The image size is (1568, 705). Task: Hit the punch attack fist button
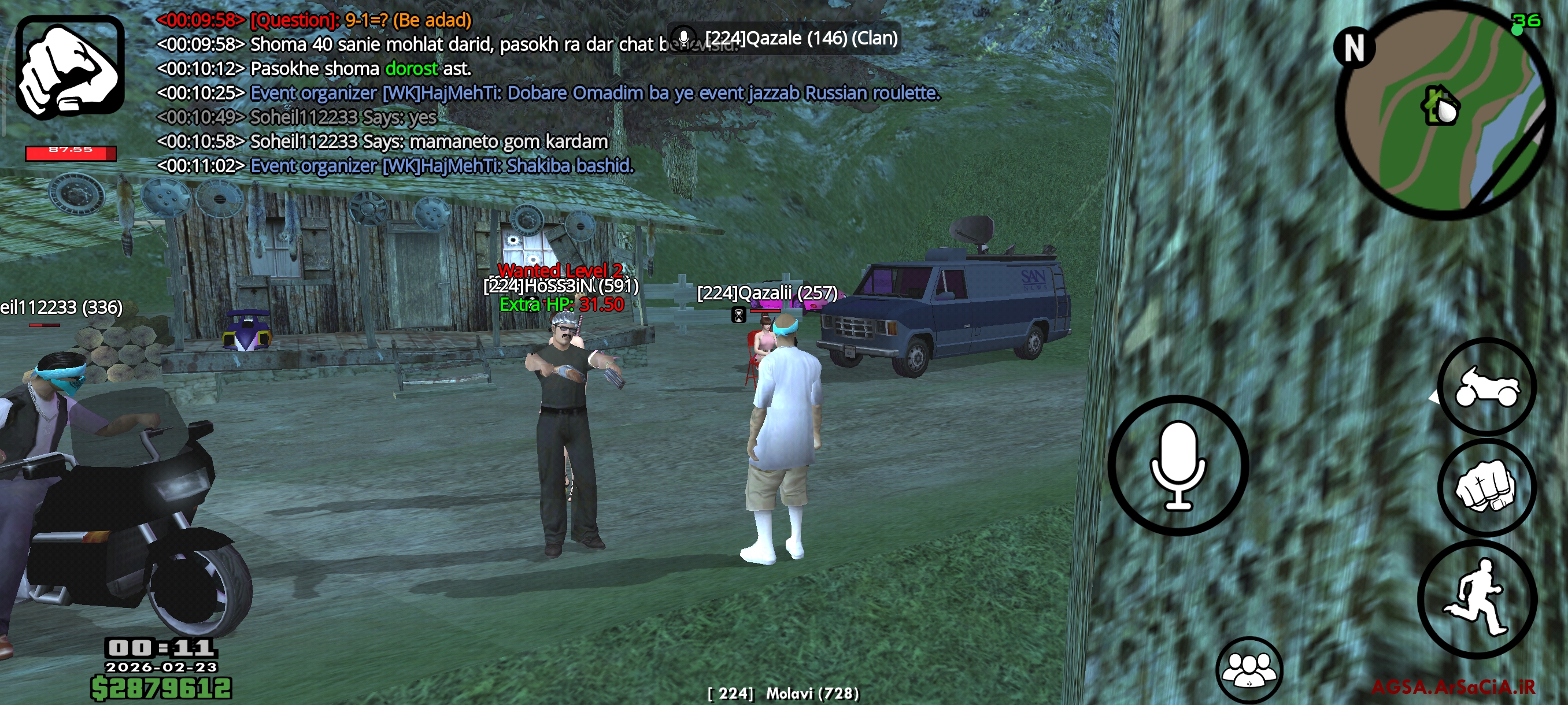tap(1486, 487)
